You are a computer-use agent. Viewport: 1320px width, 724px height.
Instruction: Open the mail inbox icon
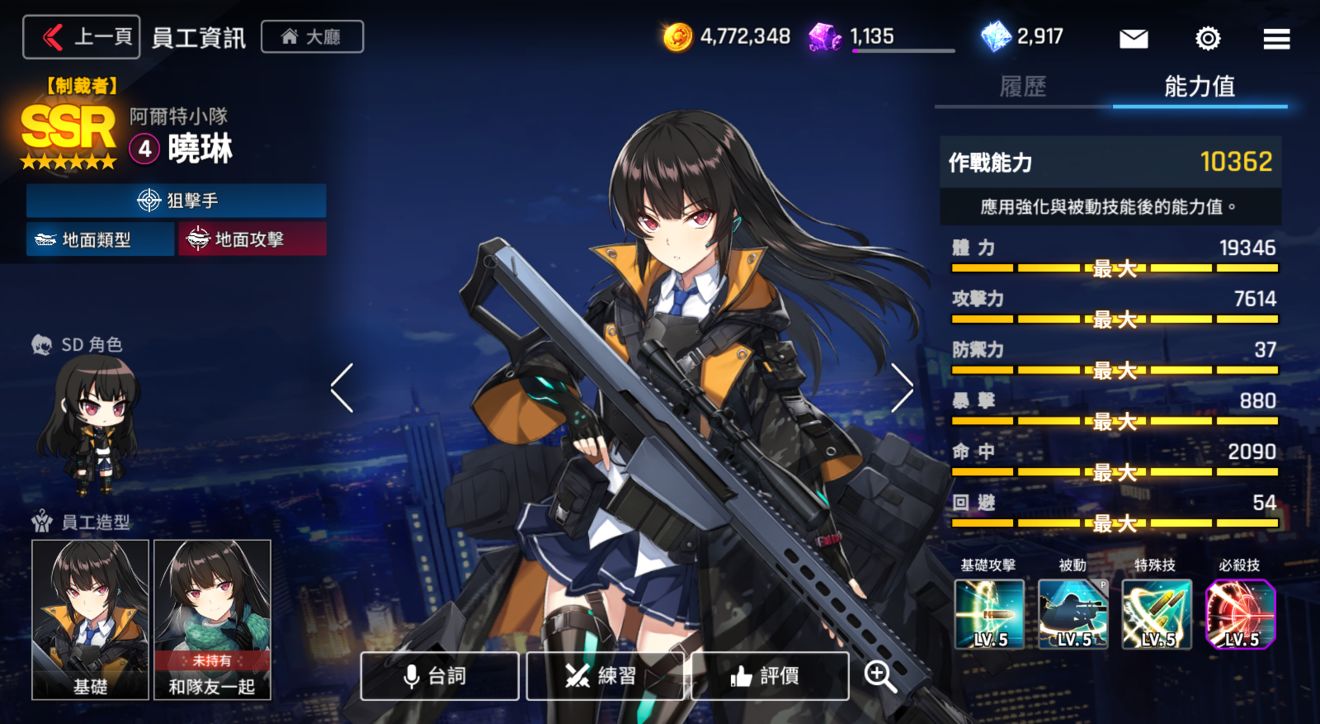1133,38
